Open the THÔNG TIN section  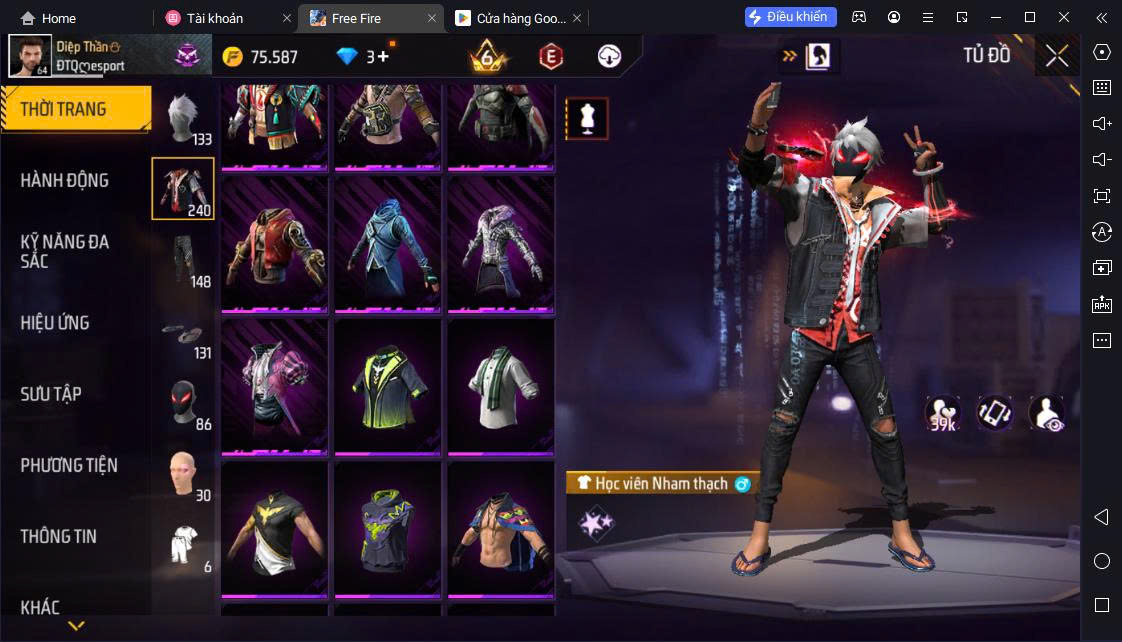point(59,536)
